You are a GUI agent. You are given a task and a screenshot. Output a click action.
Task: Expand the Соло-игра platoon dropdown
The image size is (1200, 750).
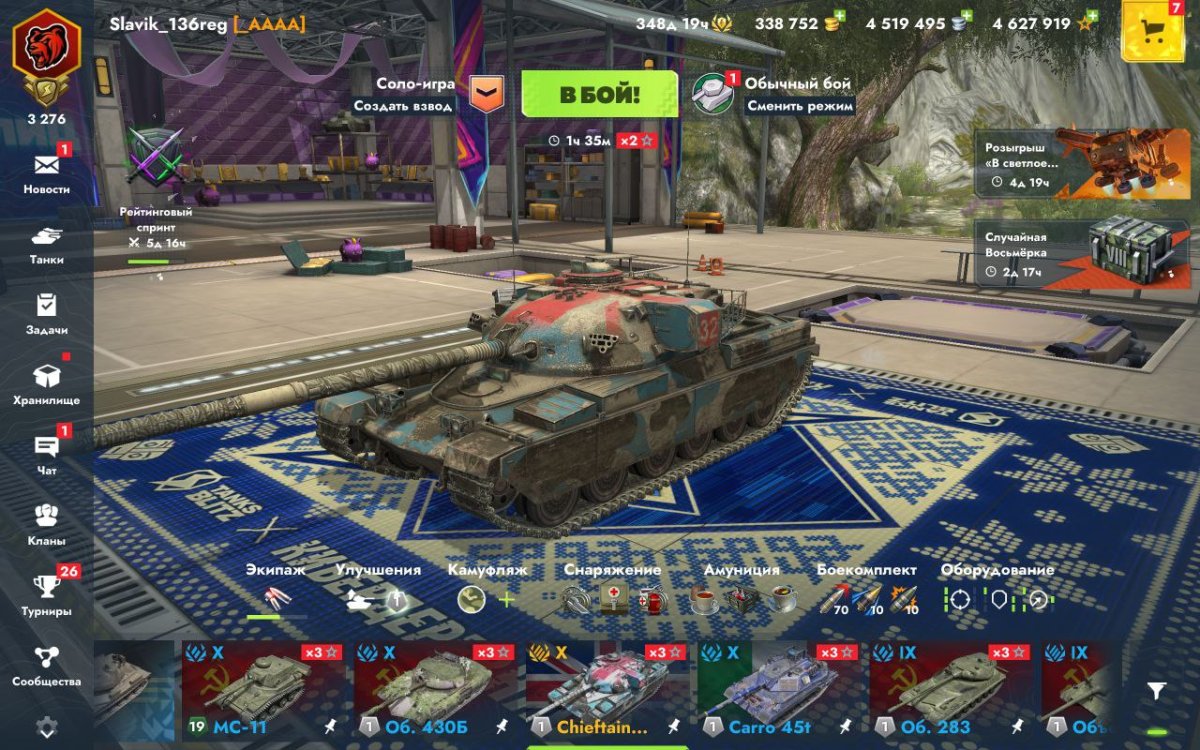(x=486, y=94)
